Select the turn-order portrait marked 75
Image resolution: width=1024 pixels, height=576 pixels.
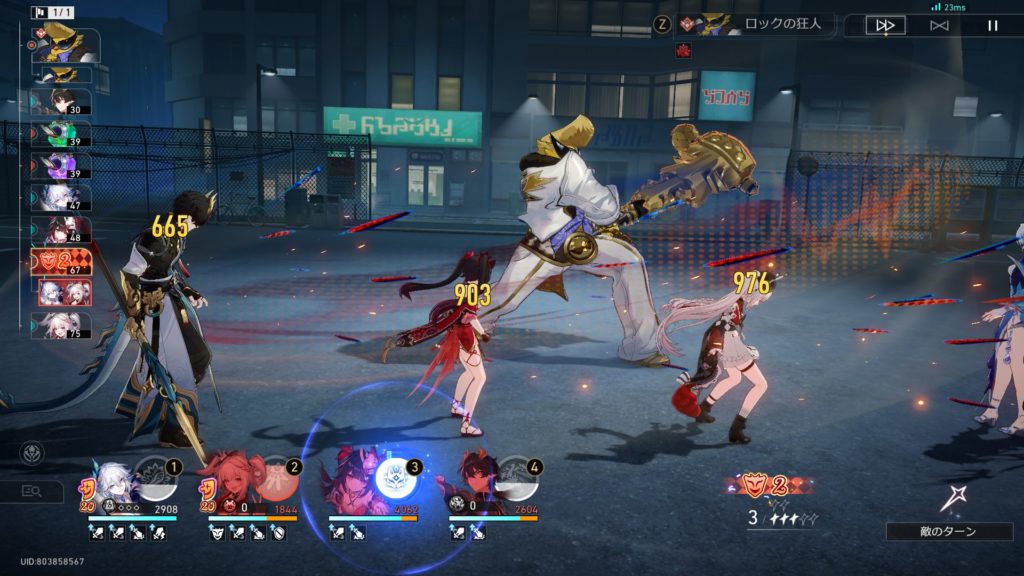pos(64,326)
